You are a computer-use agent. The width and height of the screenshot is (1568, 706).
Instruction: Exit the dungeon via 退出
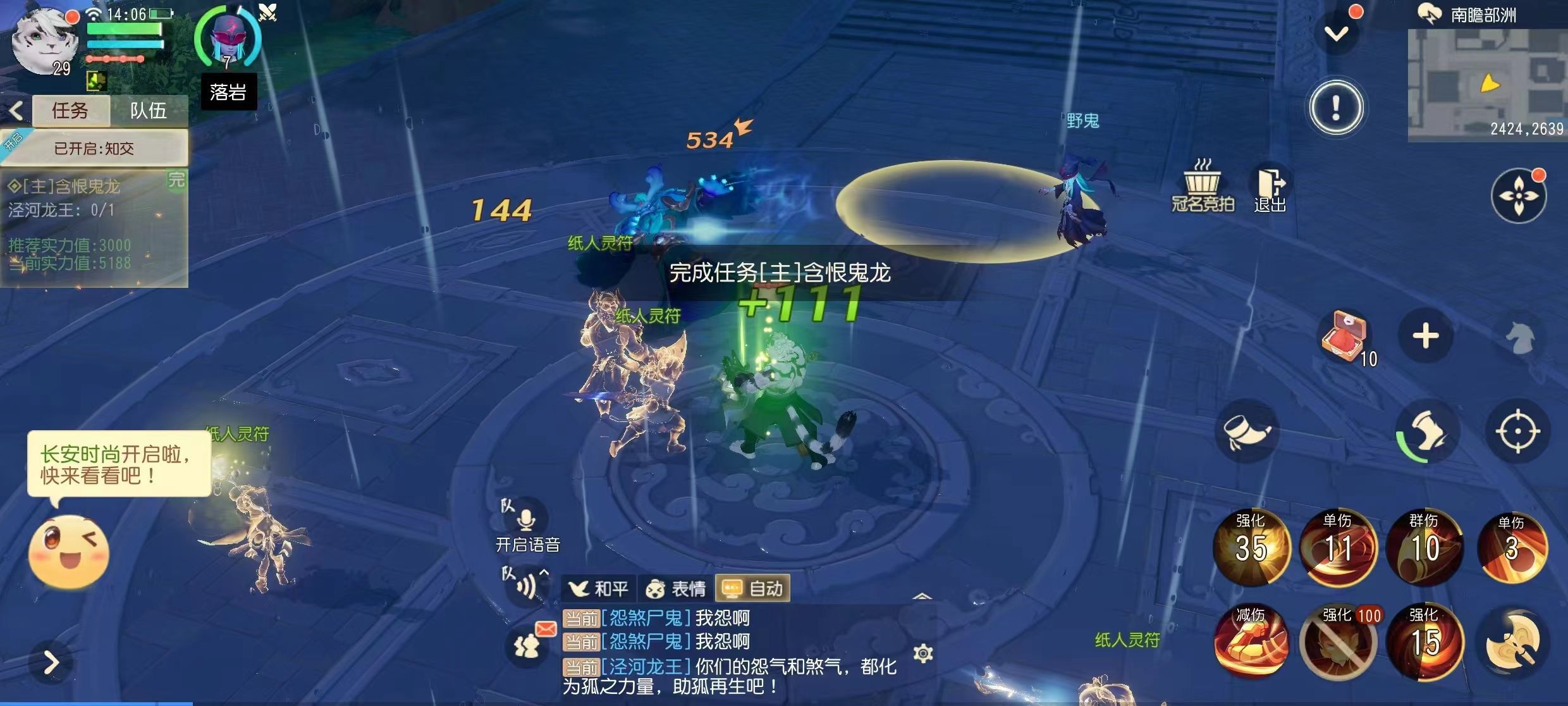pos(1270,189)
